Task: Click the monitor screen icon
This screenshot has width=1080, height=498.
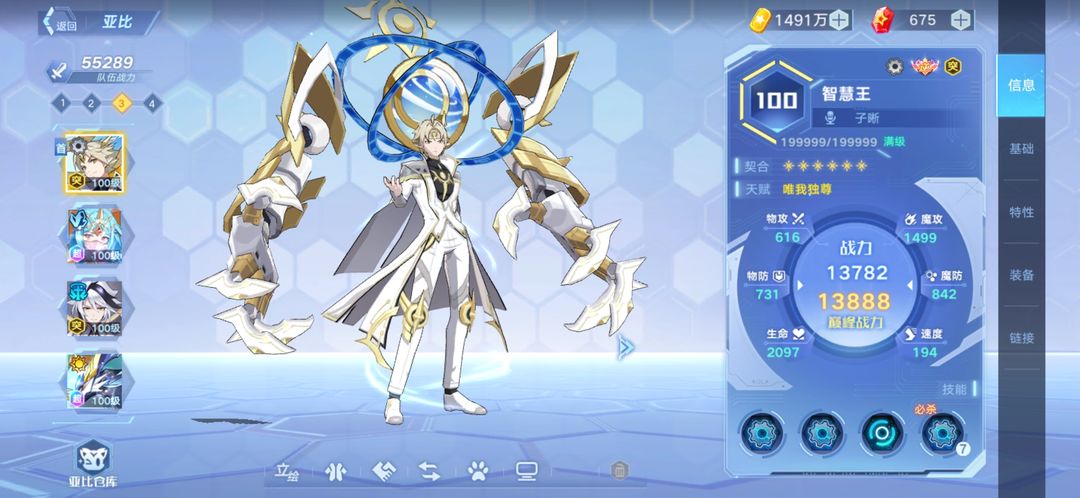Action: (526, 470)
